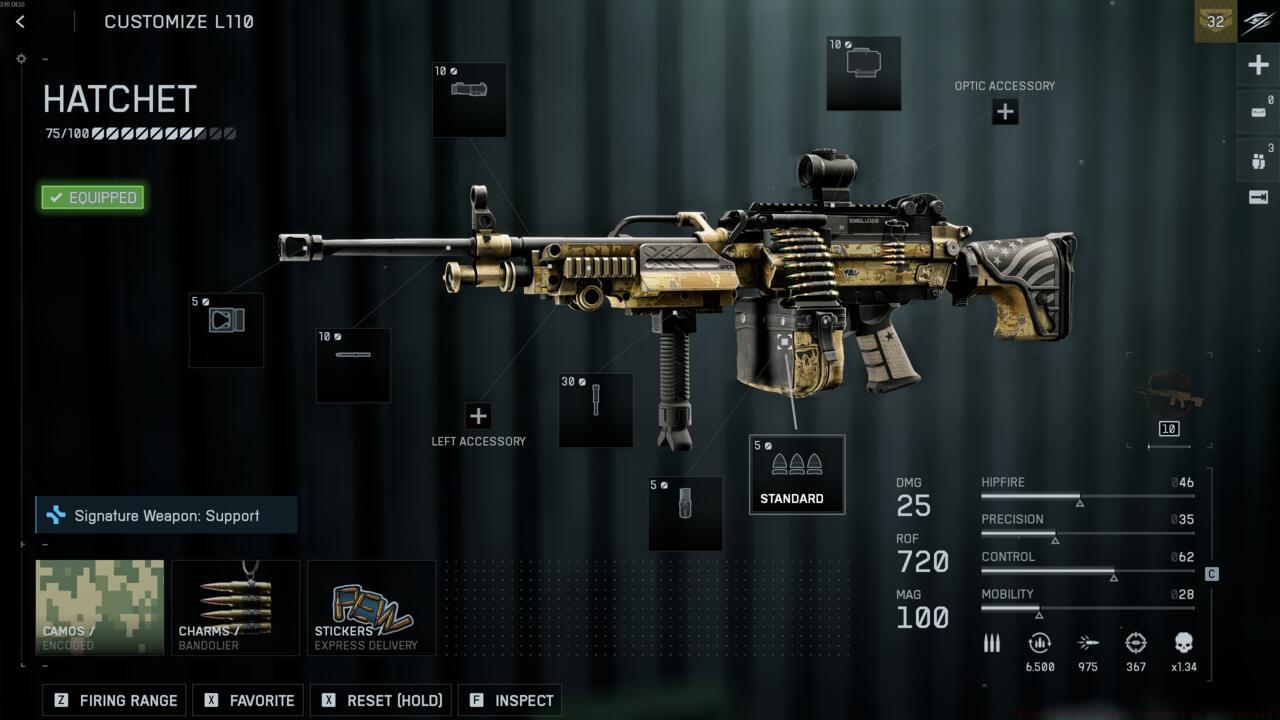Mark the weapon as Favorite
This screenshot has width=1280, height=720.
(x=250, y=700)
